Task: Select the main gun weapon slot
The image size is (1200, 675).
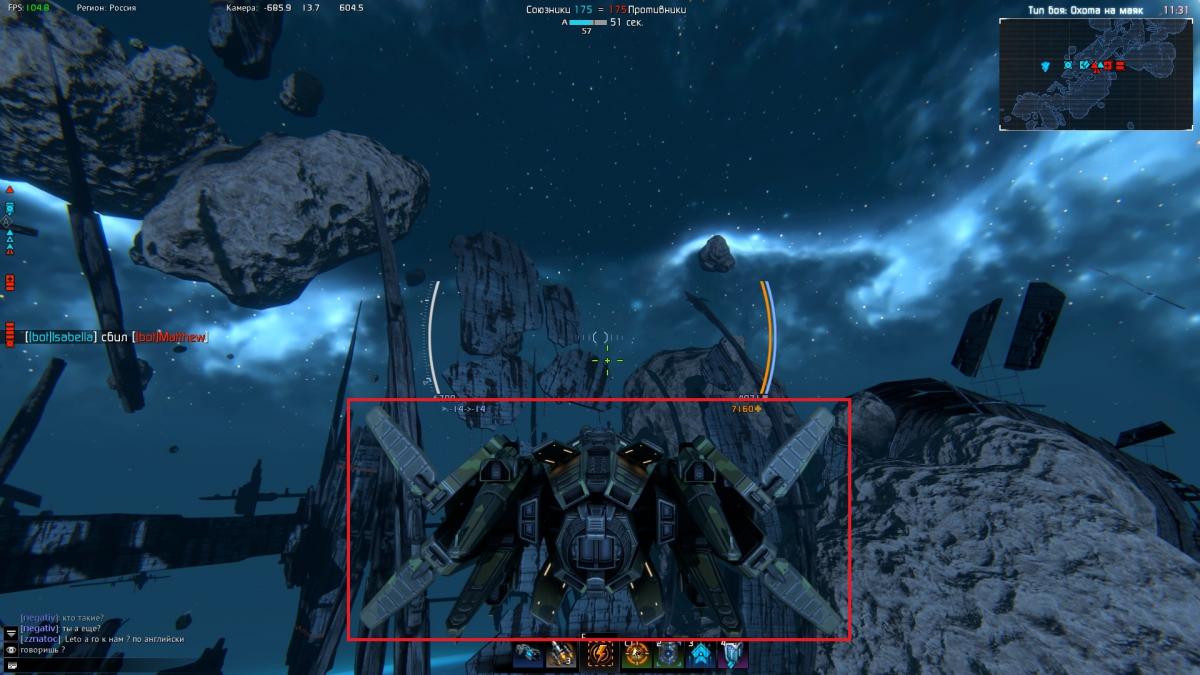Action: (529, 655)
